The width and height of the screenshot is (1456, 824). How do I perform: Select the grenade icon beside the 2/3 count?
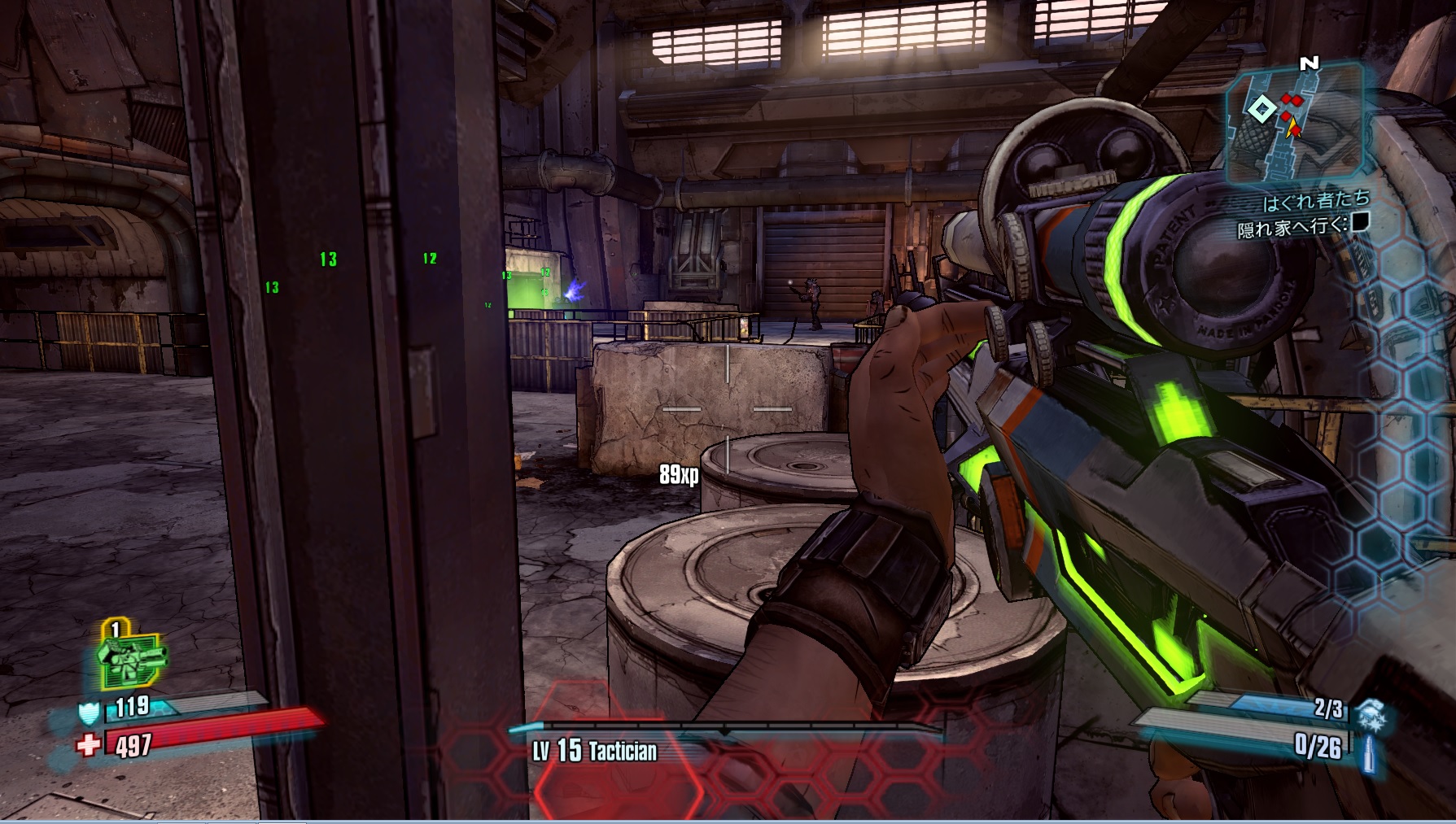(x=1368, y=710)
